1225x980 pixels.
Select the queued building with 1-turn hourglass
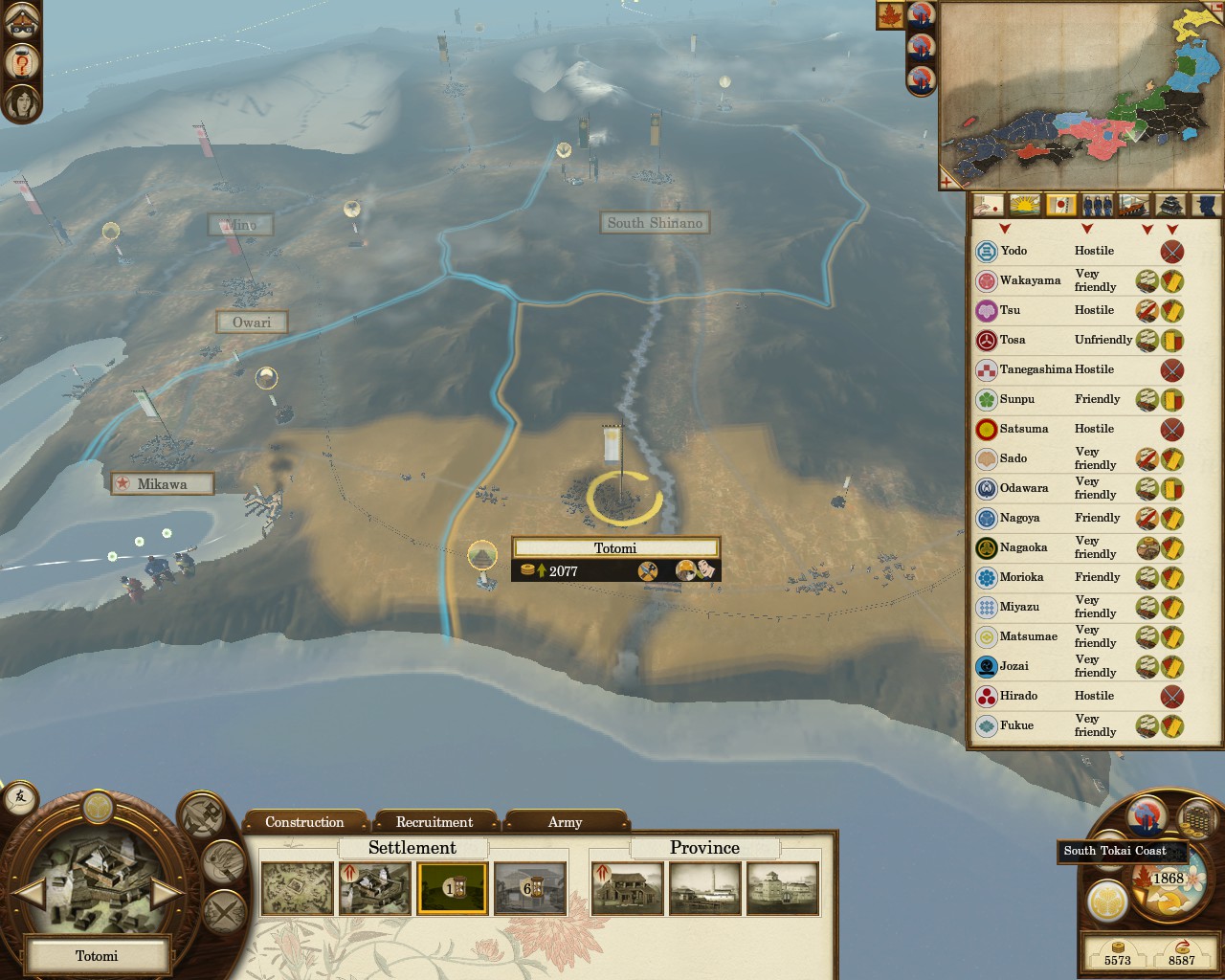point(452,888)
